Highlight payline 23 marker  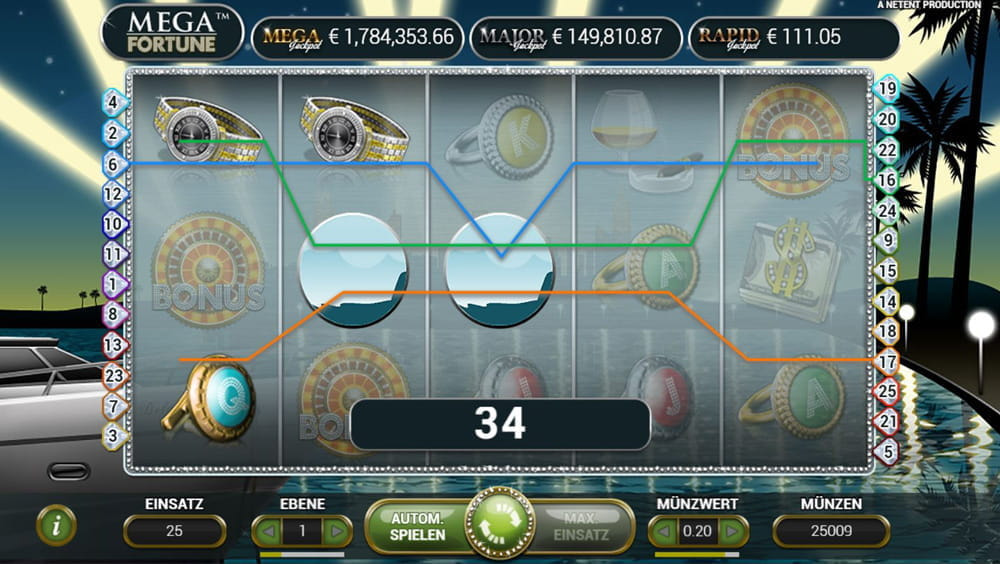(x=113, y=376)
